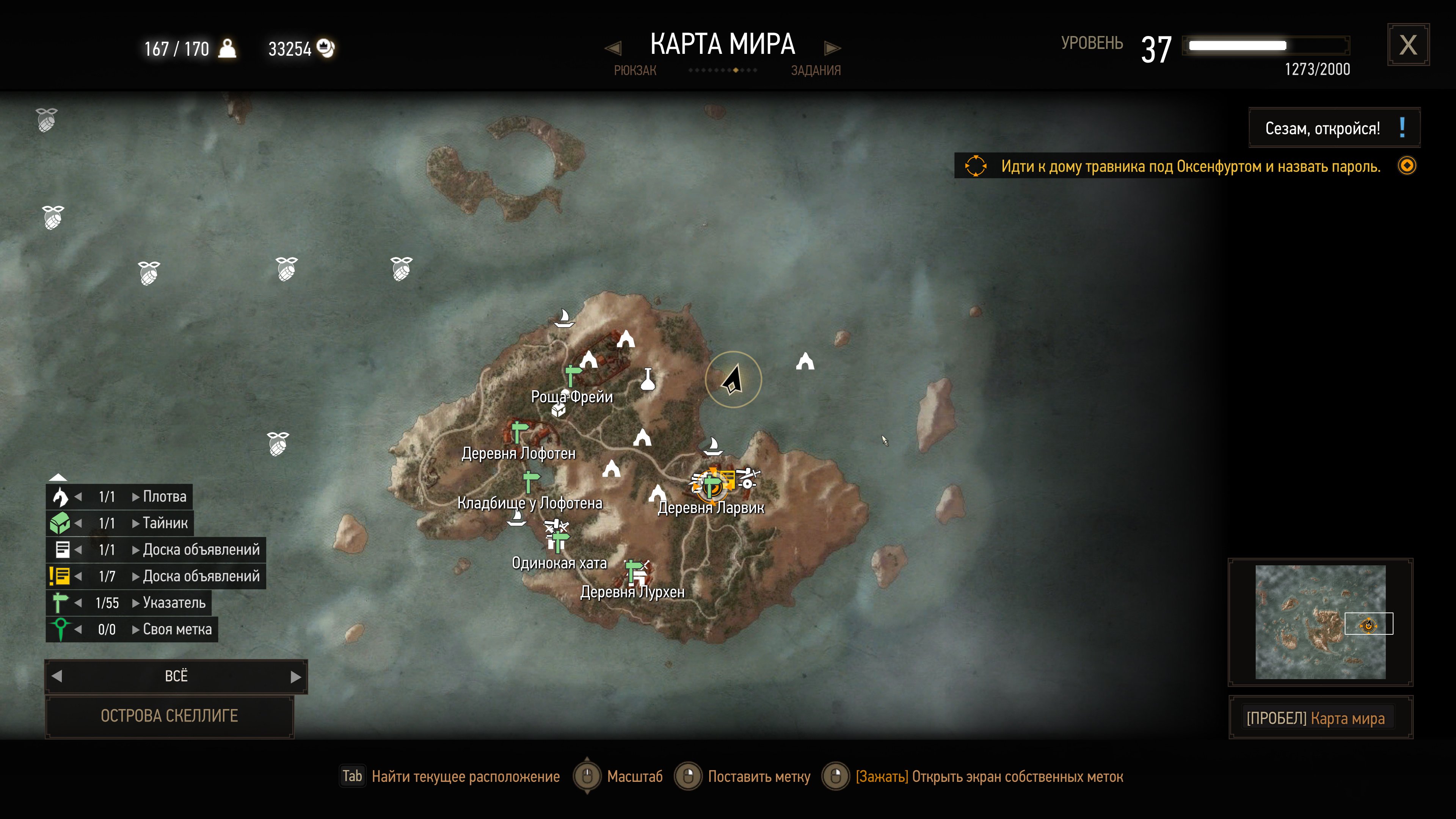Select the Плотва entry in the legend
Viewport: 1456px width, 819px height.
(x=164, y=496)
